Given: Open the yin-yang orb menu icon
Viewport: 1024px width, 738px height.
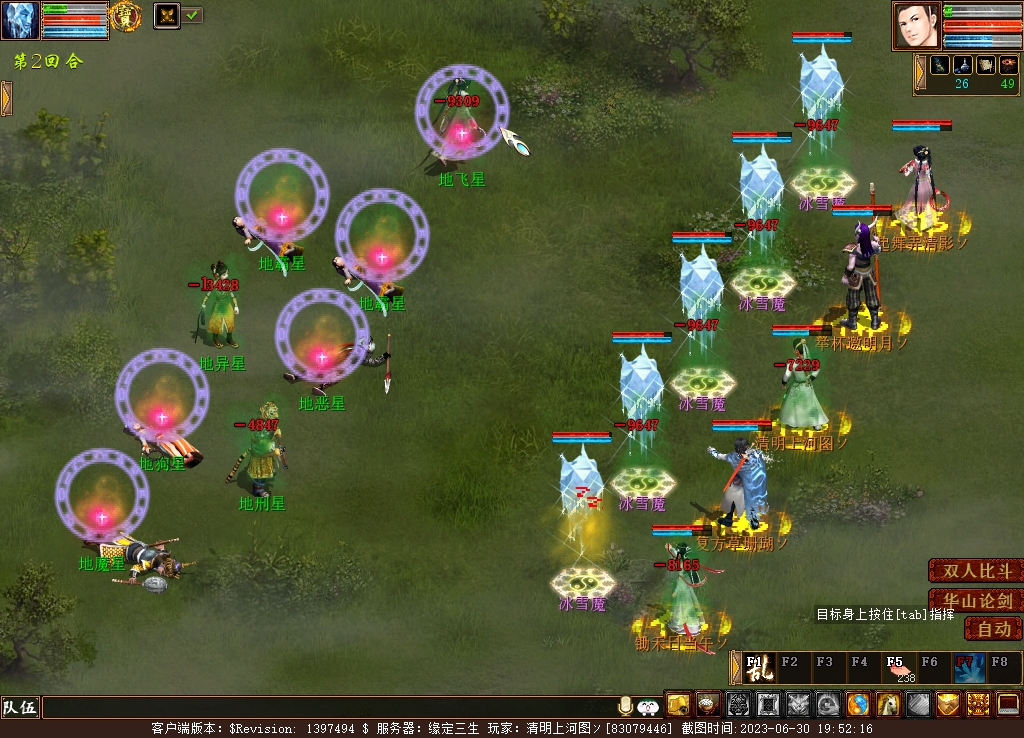Looking at the screenshot, I should (858, 704).
